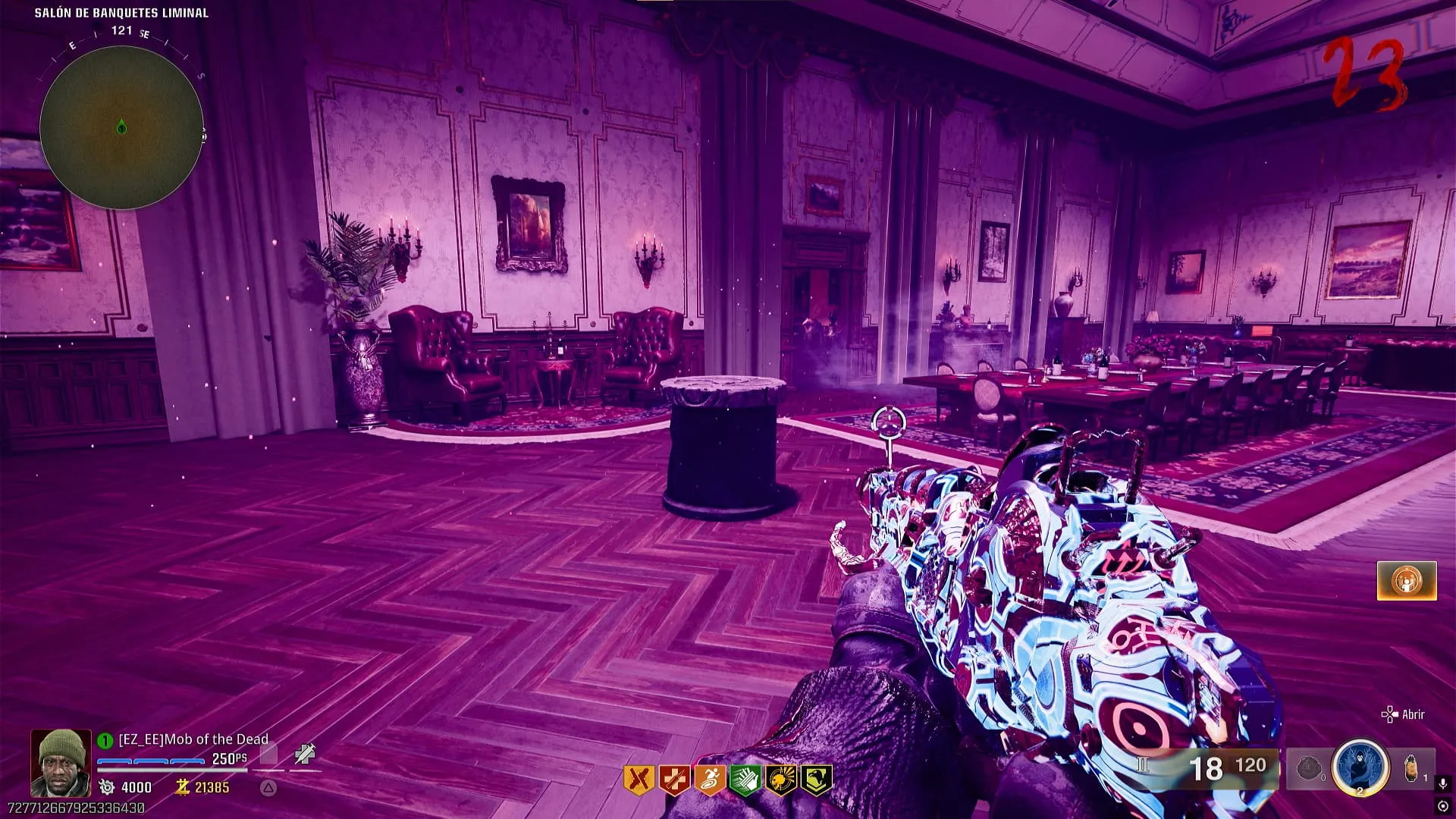Select the skull and sunburst perk icon
Viewport: 1456px width, 819px height.
tap(781, 780)
